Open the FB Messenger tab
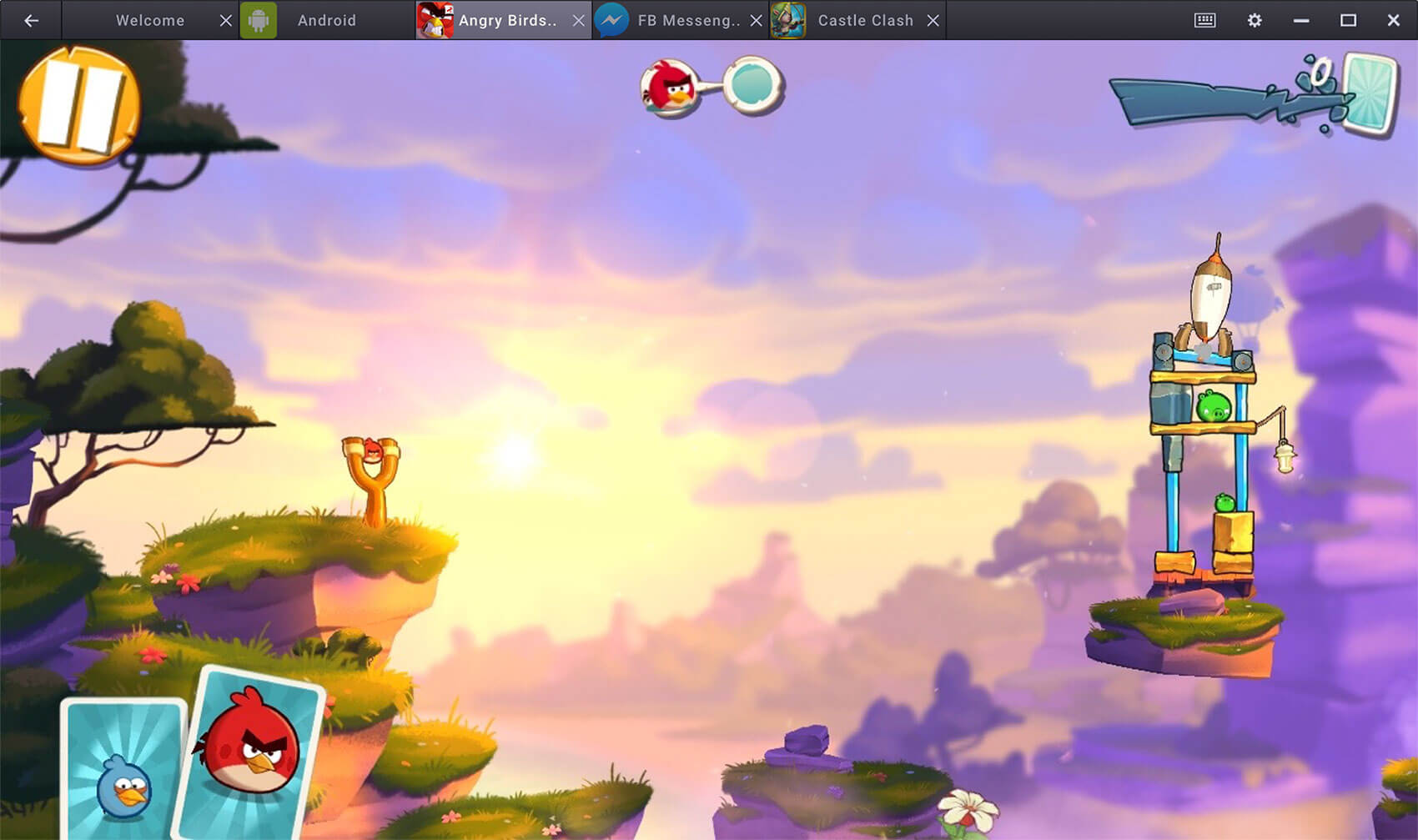 pyautogui.click(x=687, y=20)
